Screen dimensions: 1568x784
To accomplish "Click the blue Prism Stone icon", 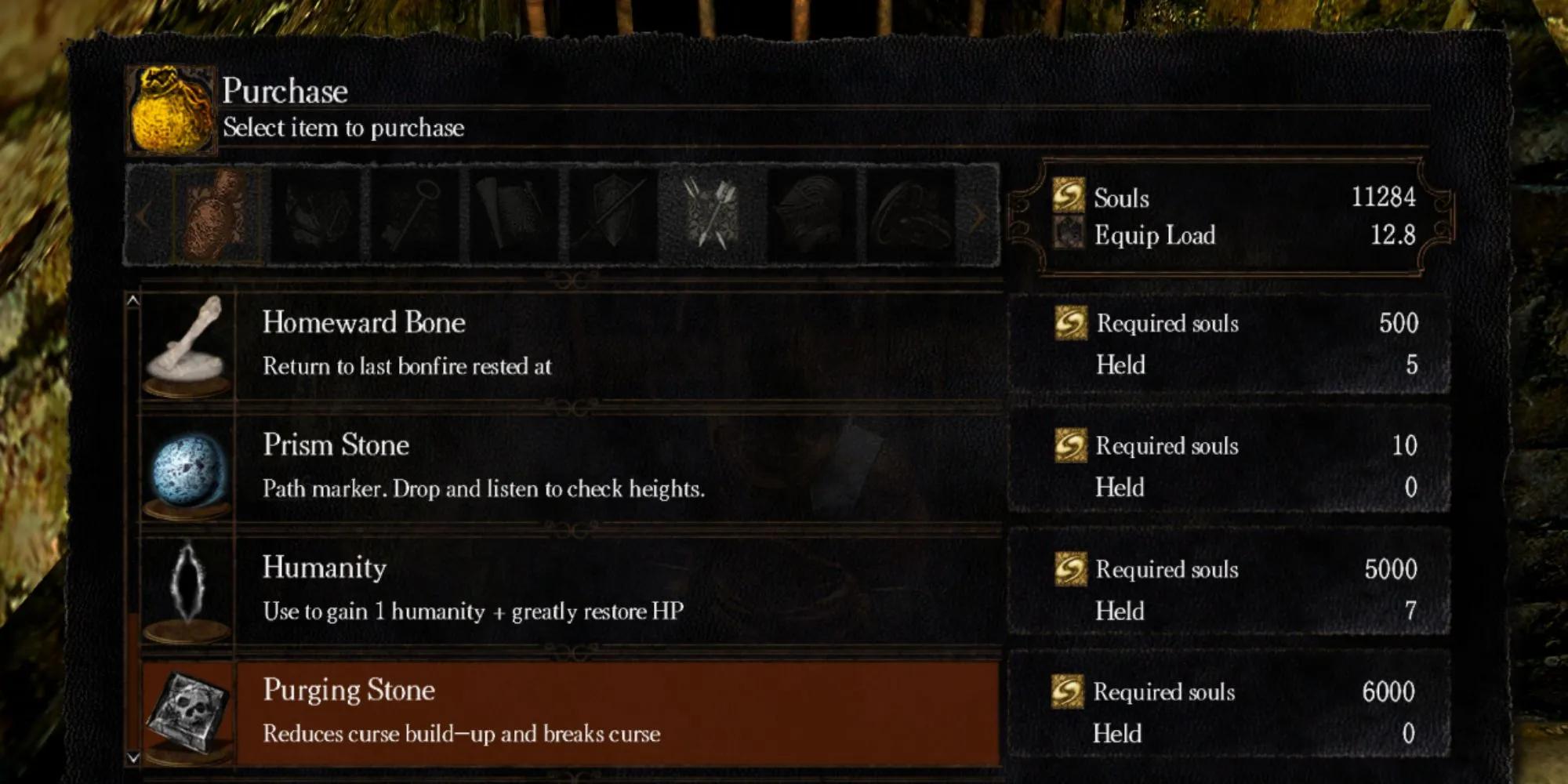I will tap(188, 470).
